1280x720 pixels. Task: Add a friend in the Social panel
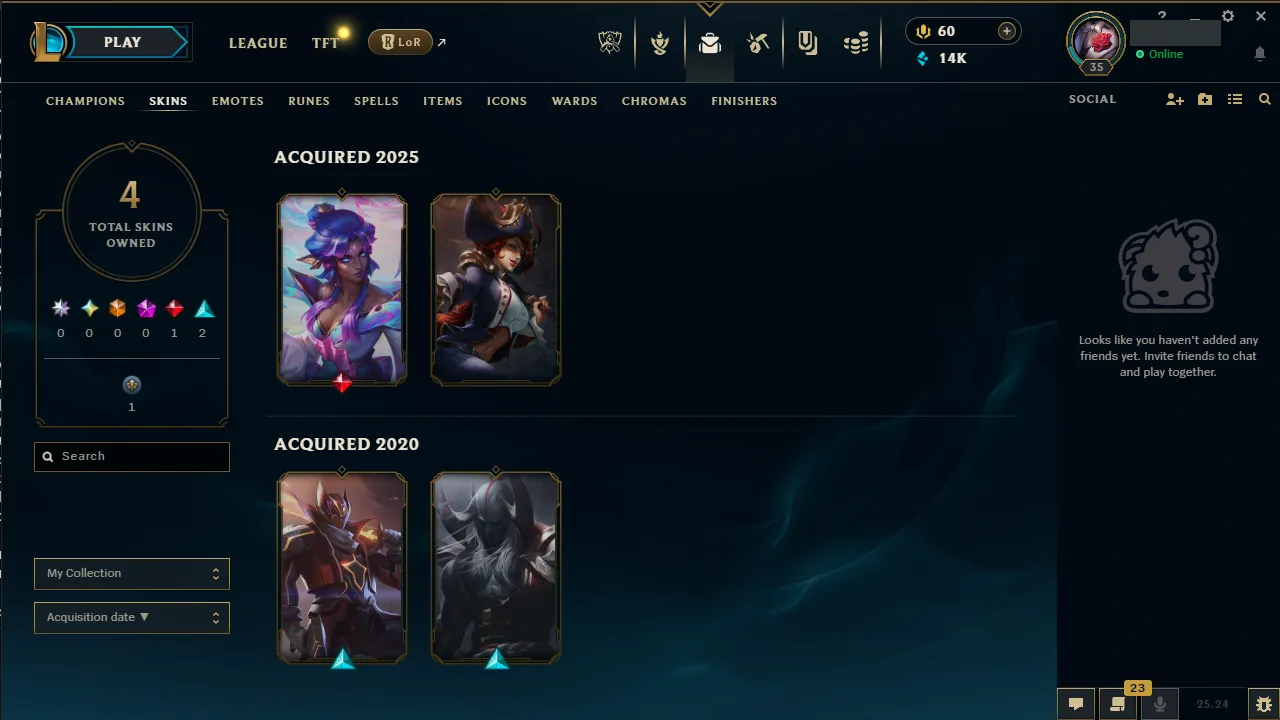[x=1175, y=99]
